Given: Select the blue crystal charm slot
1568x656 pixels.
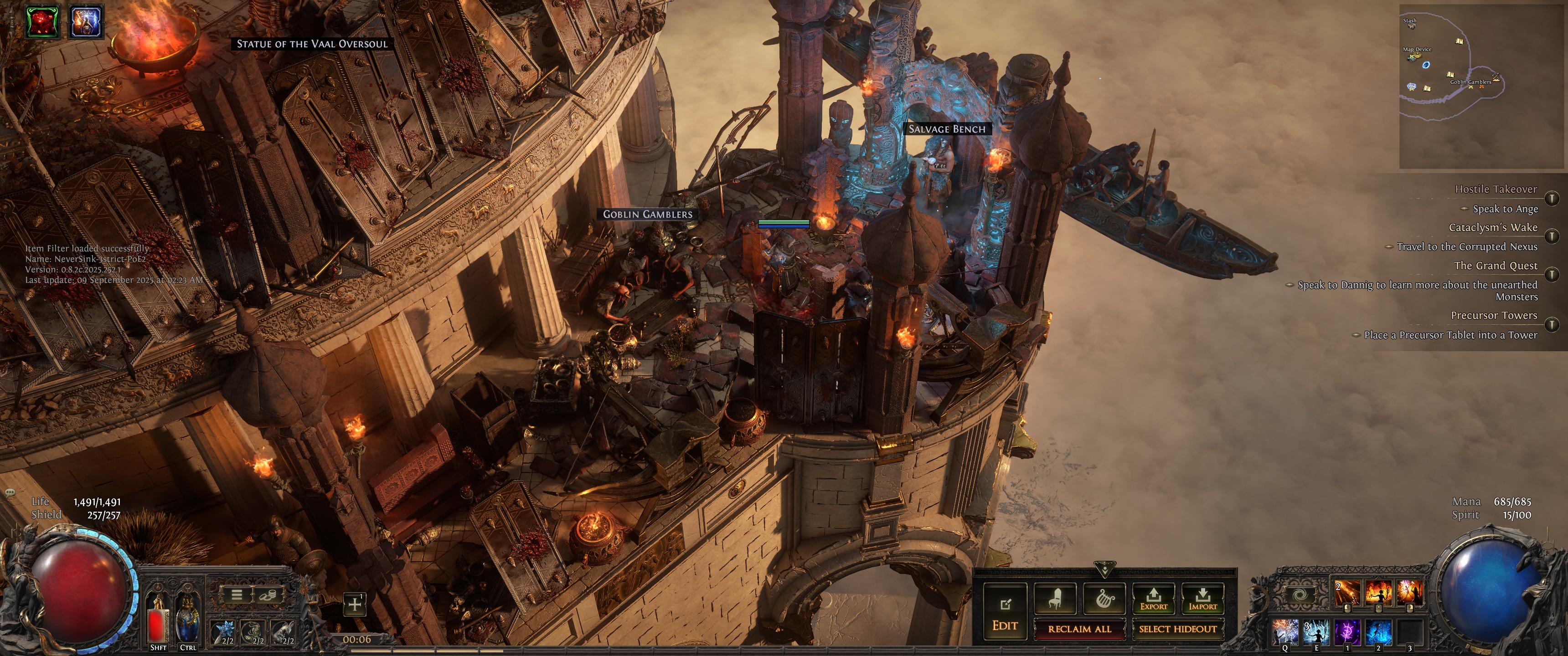Looking at the screenshot, I should (x=225, y=631).
